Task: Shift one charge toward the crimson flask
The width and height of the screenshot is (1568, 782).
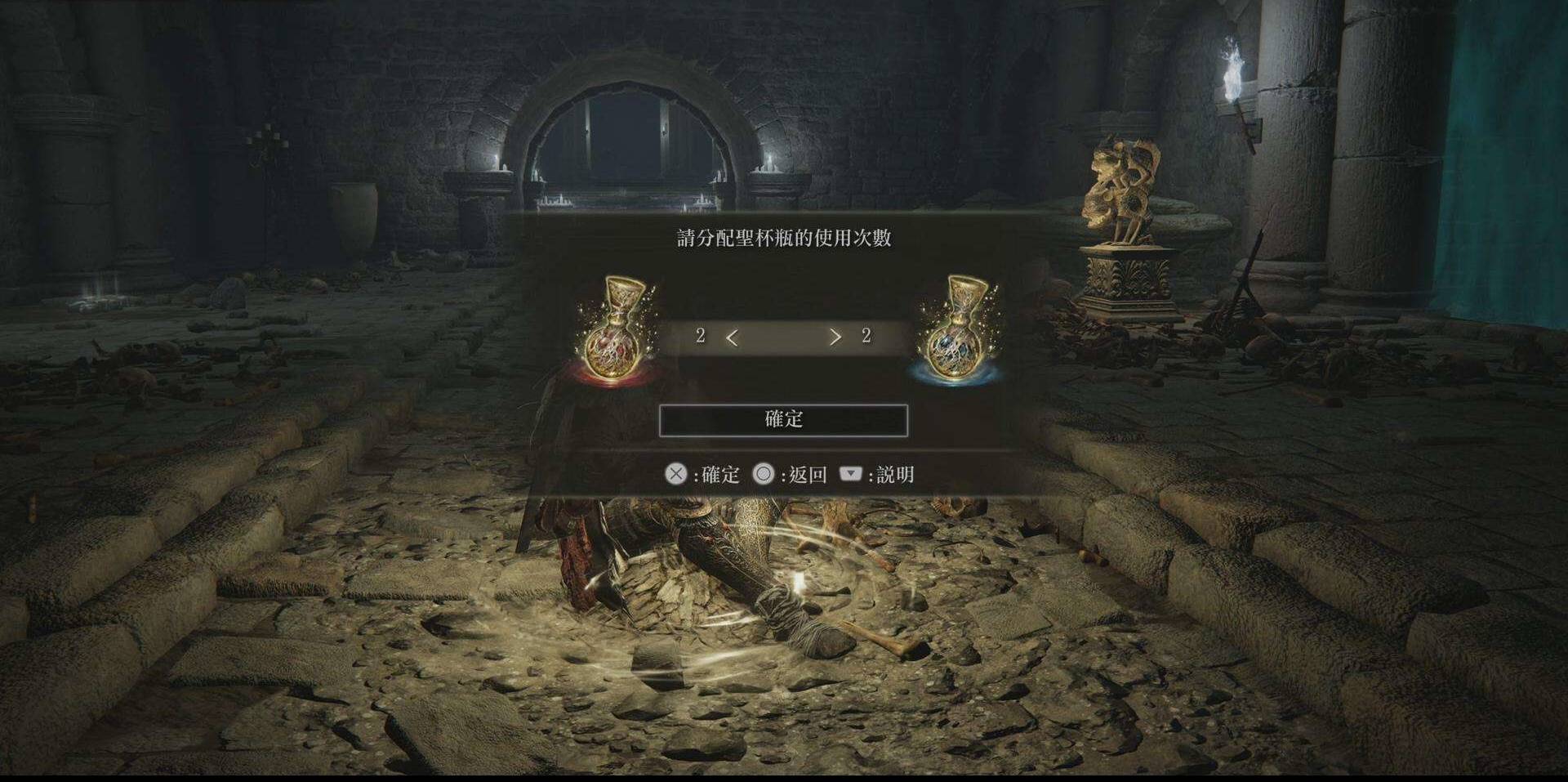Action: pyautogui.click(x=731, y=337)
